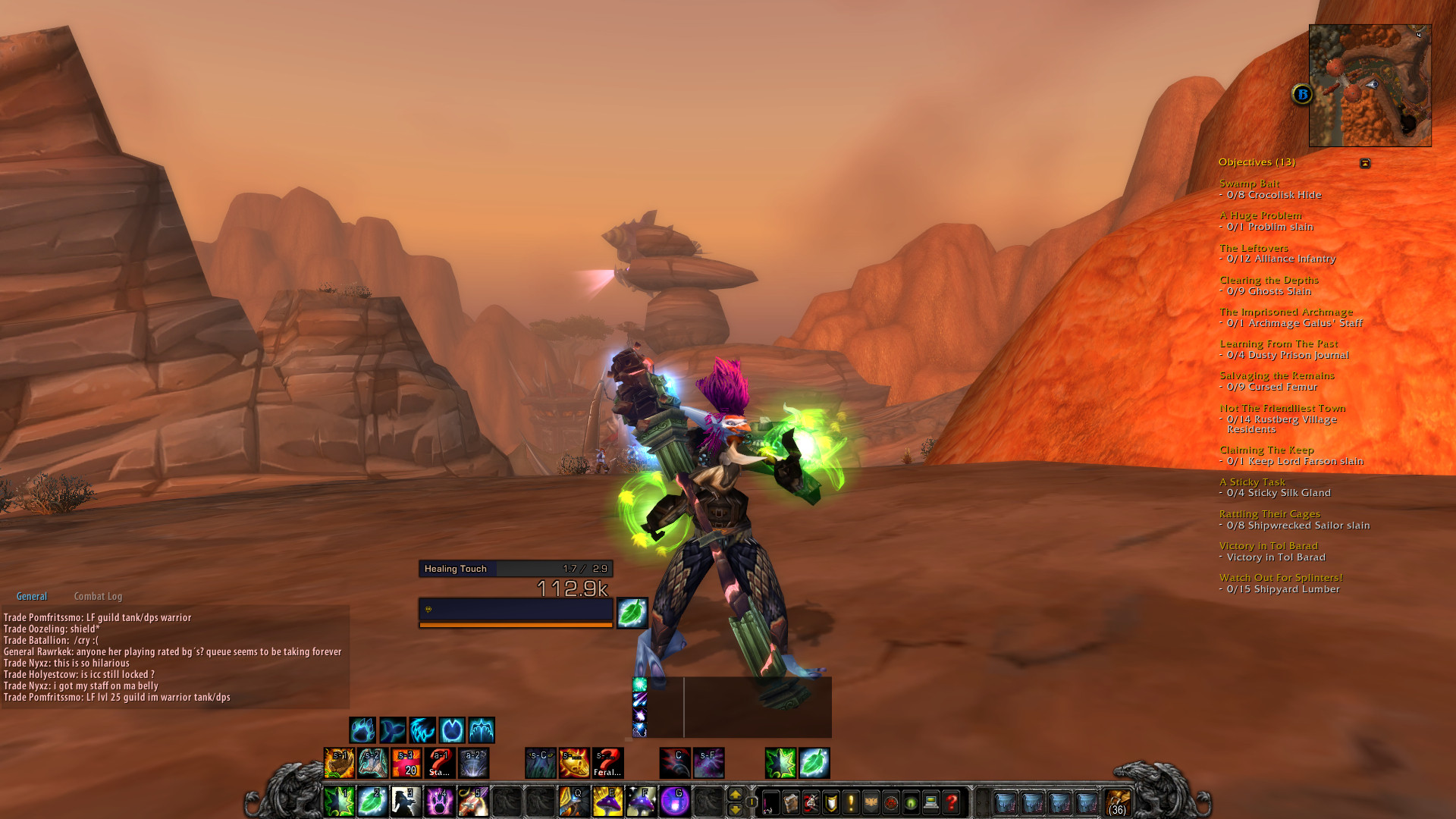Image resolution: width=1456 pixels, height=819 pixels.
Task: Open the Victory in Tol Barad quest
Action: pyautogui.click(x=1268, y=546)
